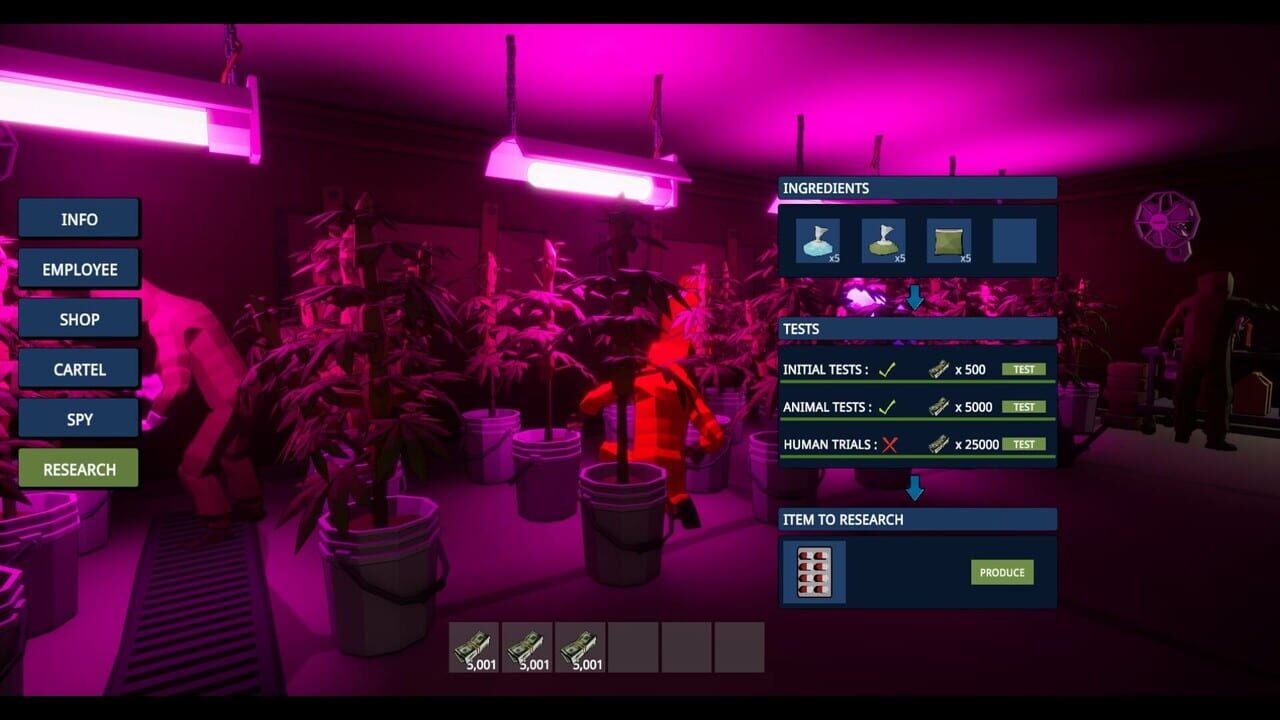
Task: Click the empty fourth ingredient slot
Action: coord(1014,240)
